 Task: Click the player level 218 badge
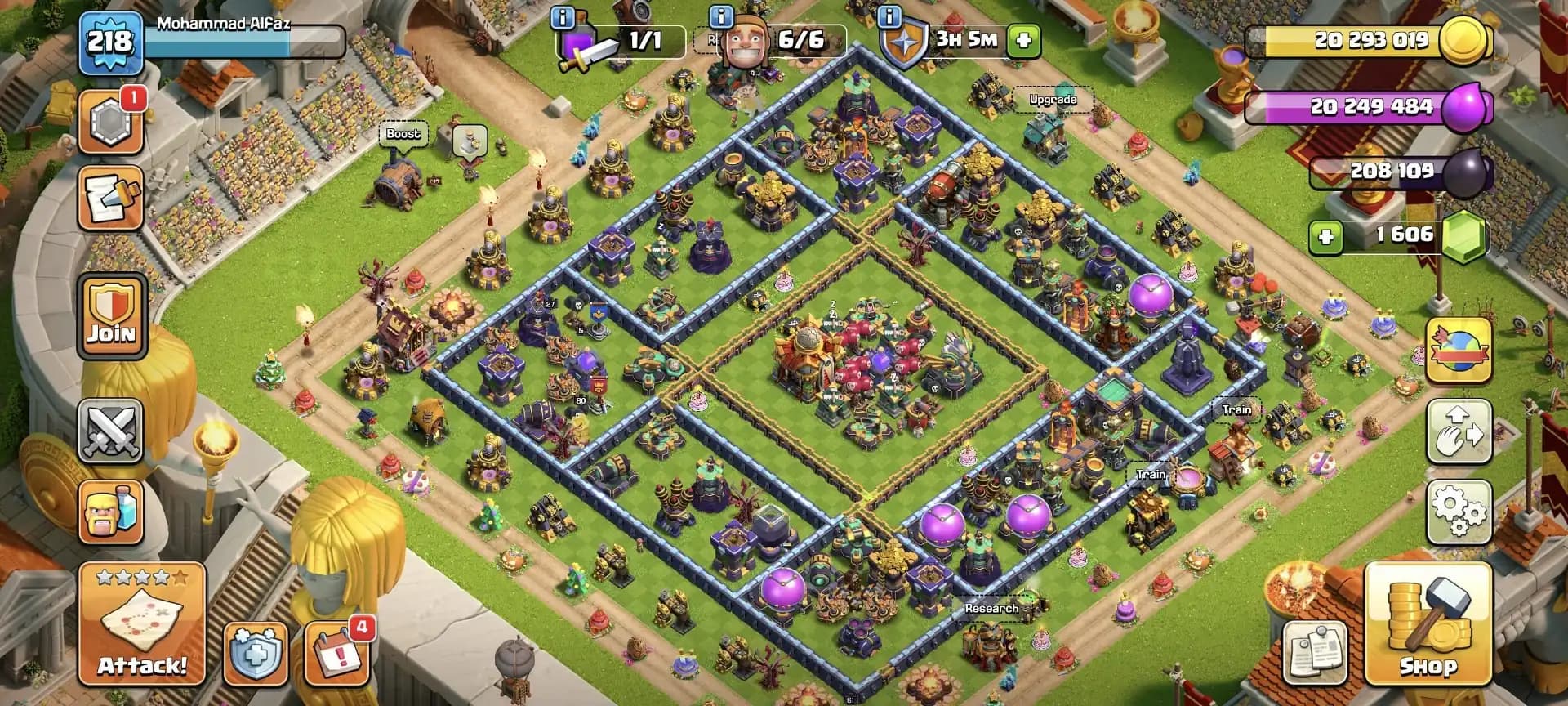tap(110, 38)
